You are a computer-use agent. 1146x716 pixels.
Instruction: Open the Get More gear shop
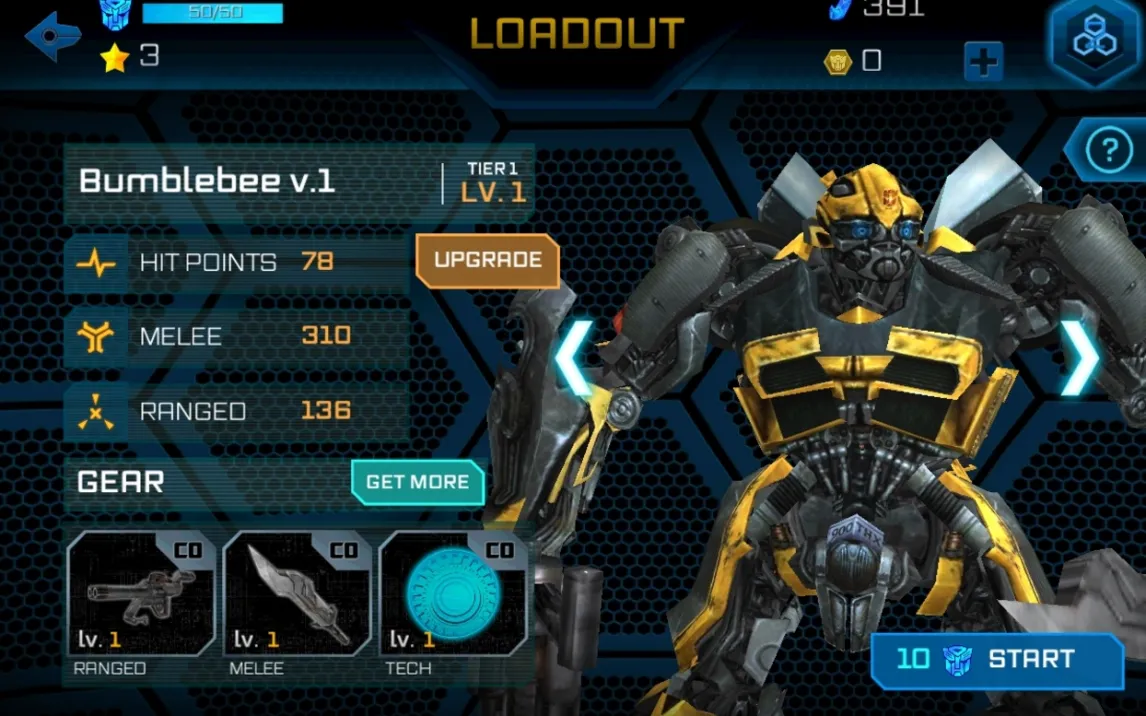417,482
